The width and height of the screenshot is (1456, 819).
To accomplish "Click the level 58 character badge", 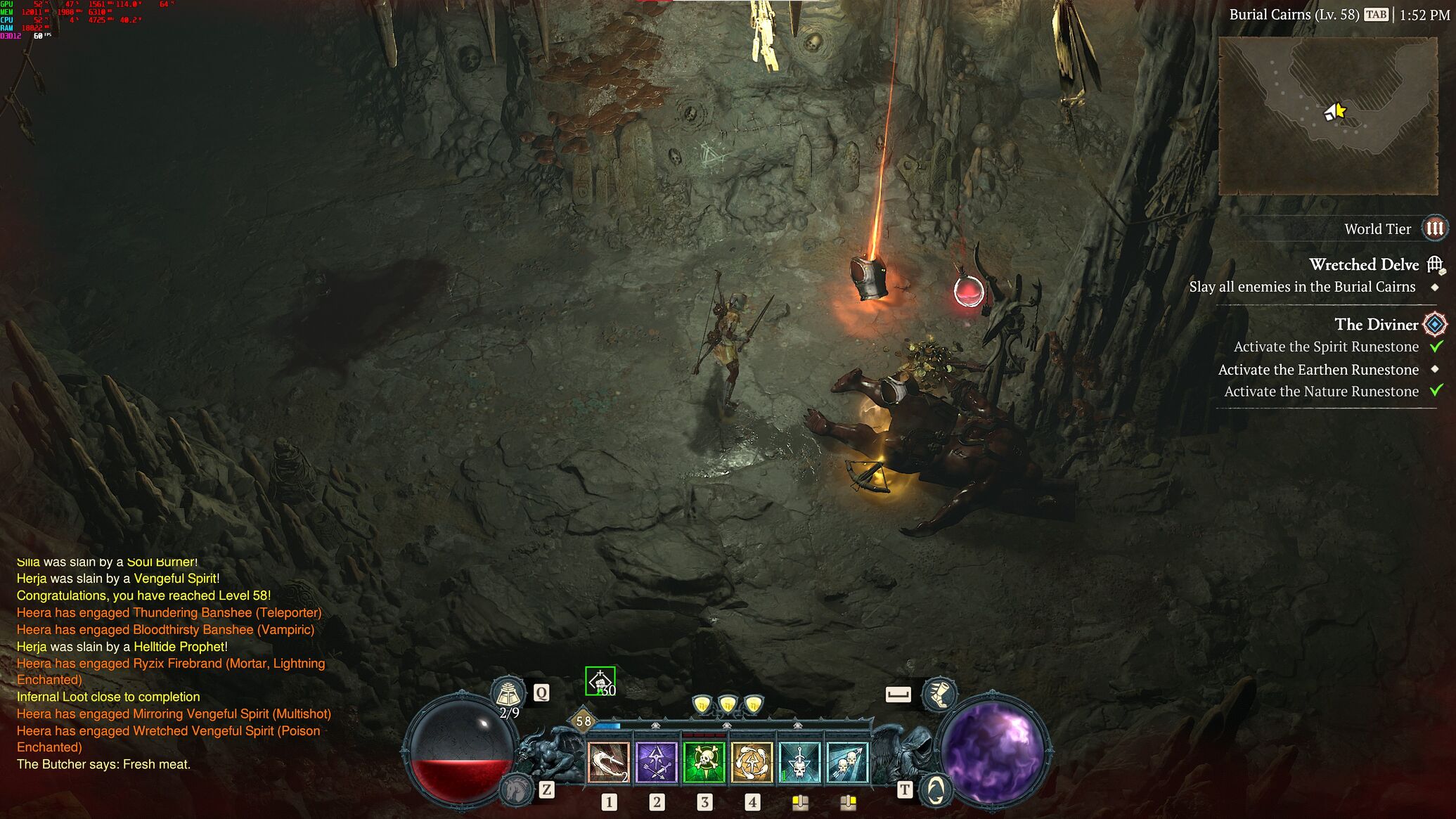I will point(583,721).
